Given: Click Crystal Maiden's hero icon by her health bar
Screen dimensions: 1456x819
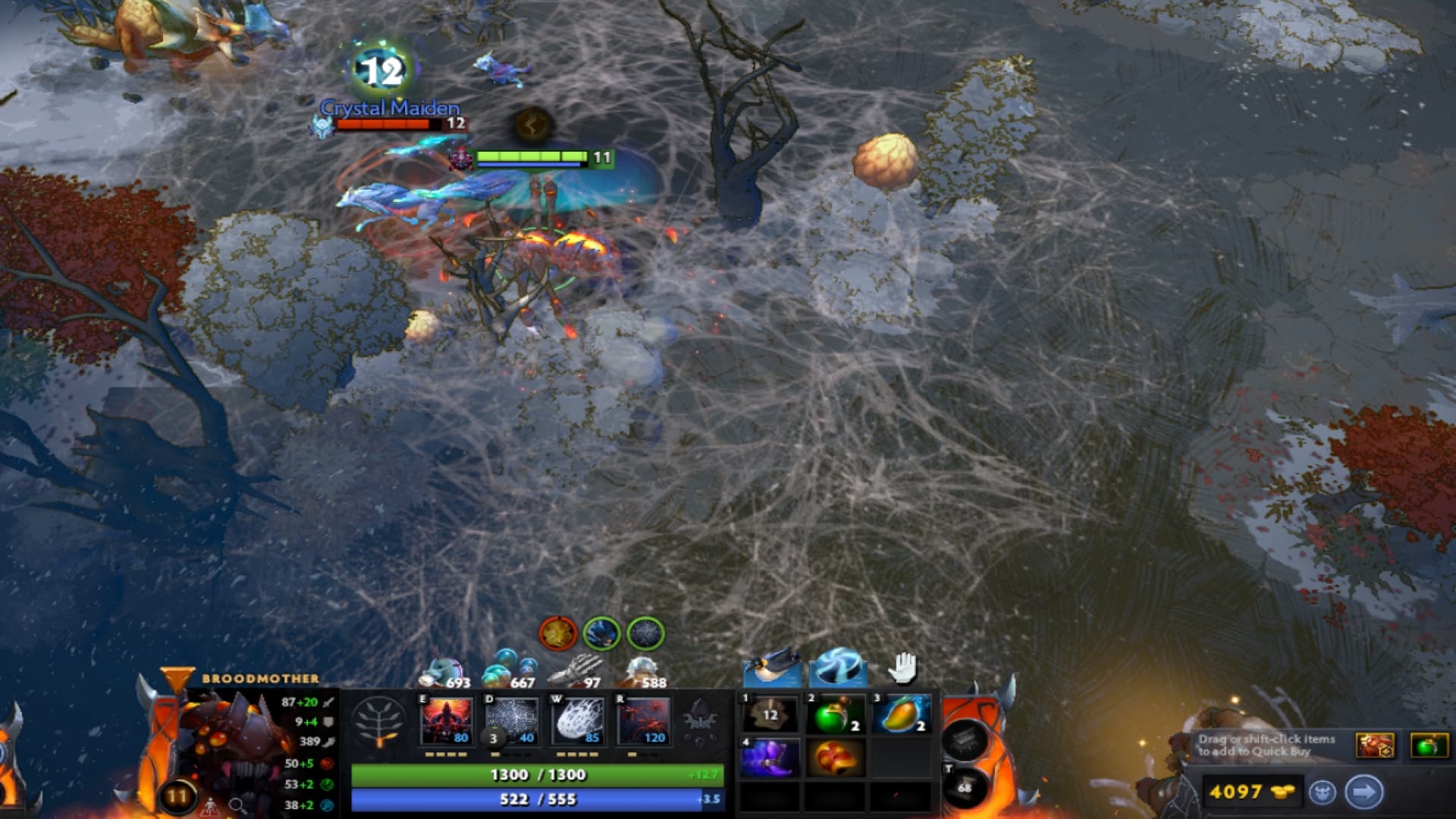Looking at the screenshot, I should [x=322, y=127].
